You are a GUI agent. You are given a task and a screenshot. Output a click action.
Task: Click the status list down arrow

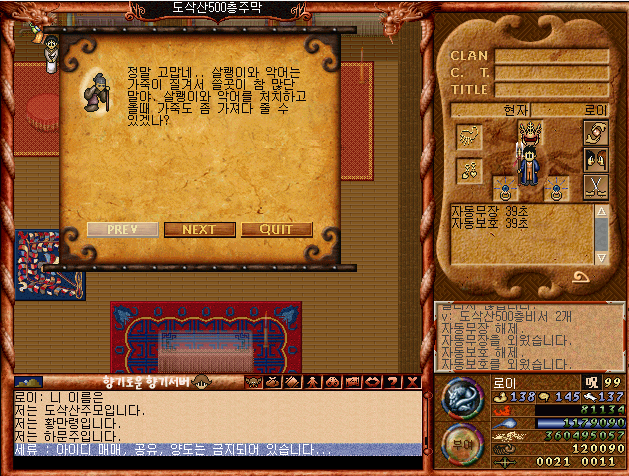tap(601, 255)
